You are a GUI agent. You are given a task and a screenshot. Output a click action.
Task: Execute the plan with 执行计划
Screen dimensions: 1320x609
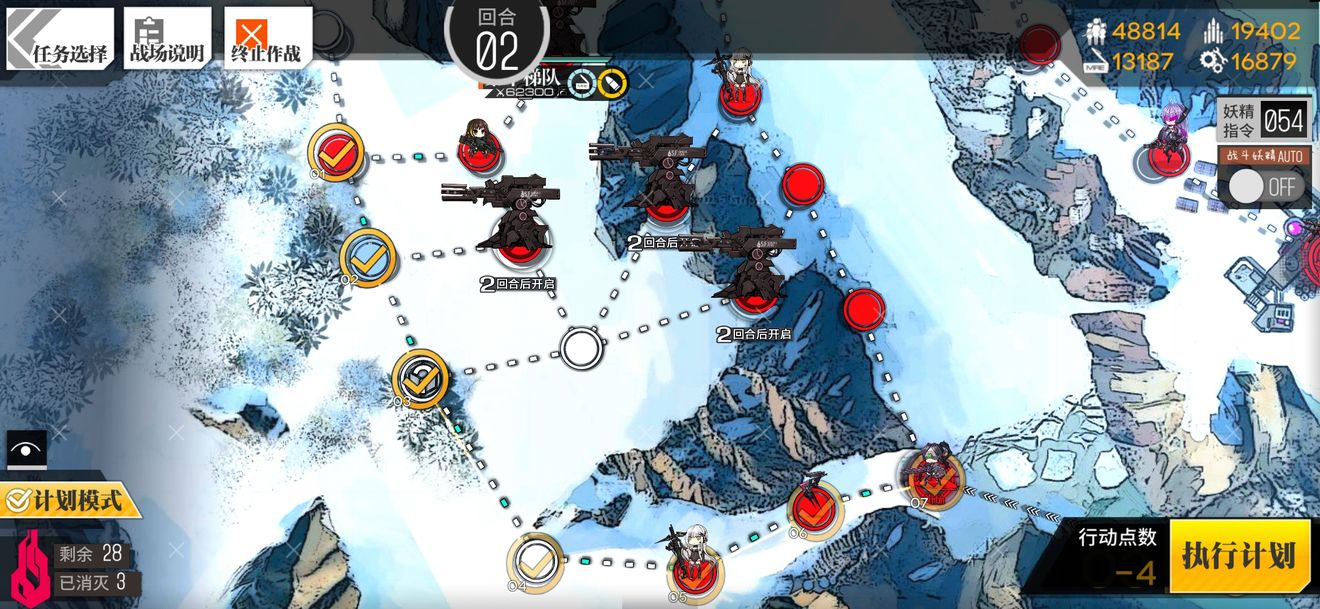(x=1238, y=556)
